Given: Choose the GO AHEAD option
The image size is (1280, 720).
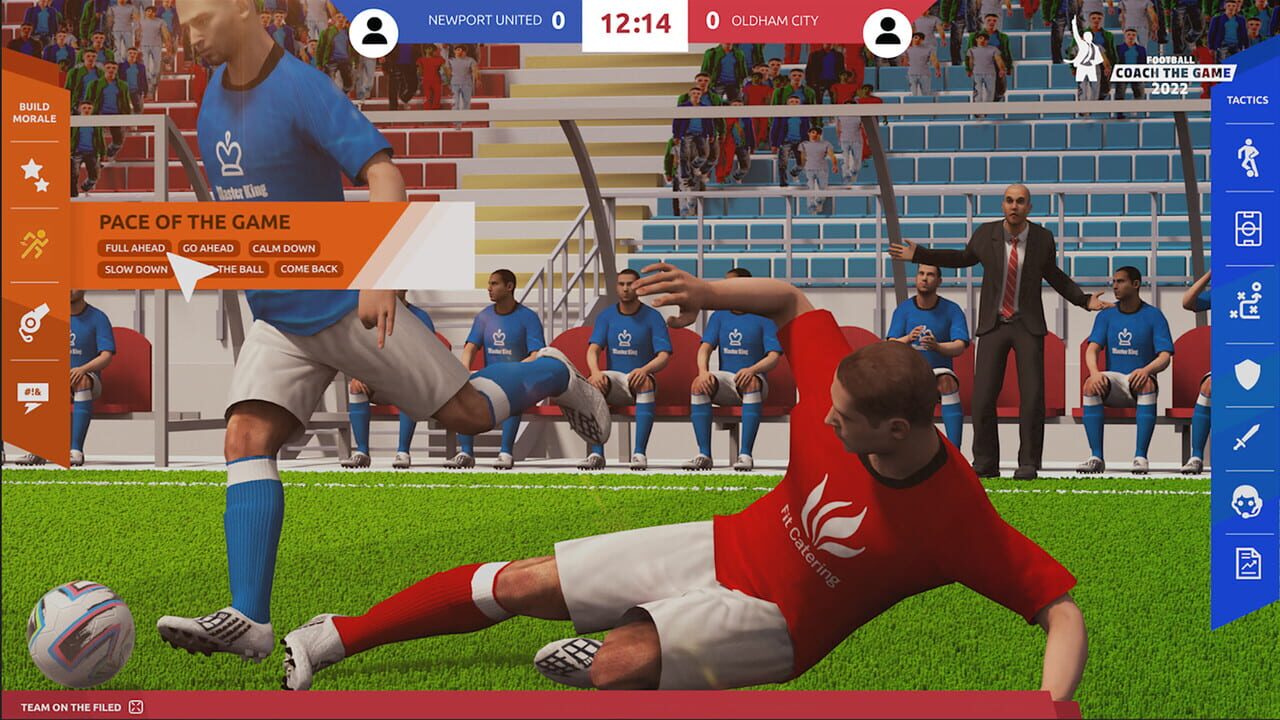Looking at the screenshot, I should point(208,248).
